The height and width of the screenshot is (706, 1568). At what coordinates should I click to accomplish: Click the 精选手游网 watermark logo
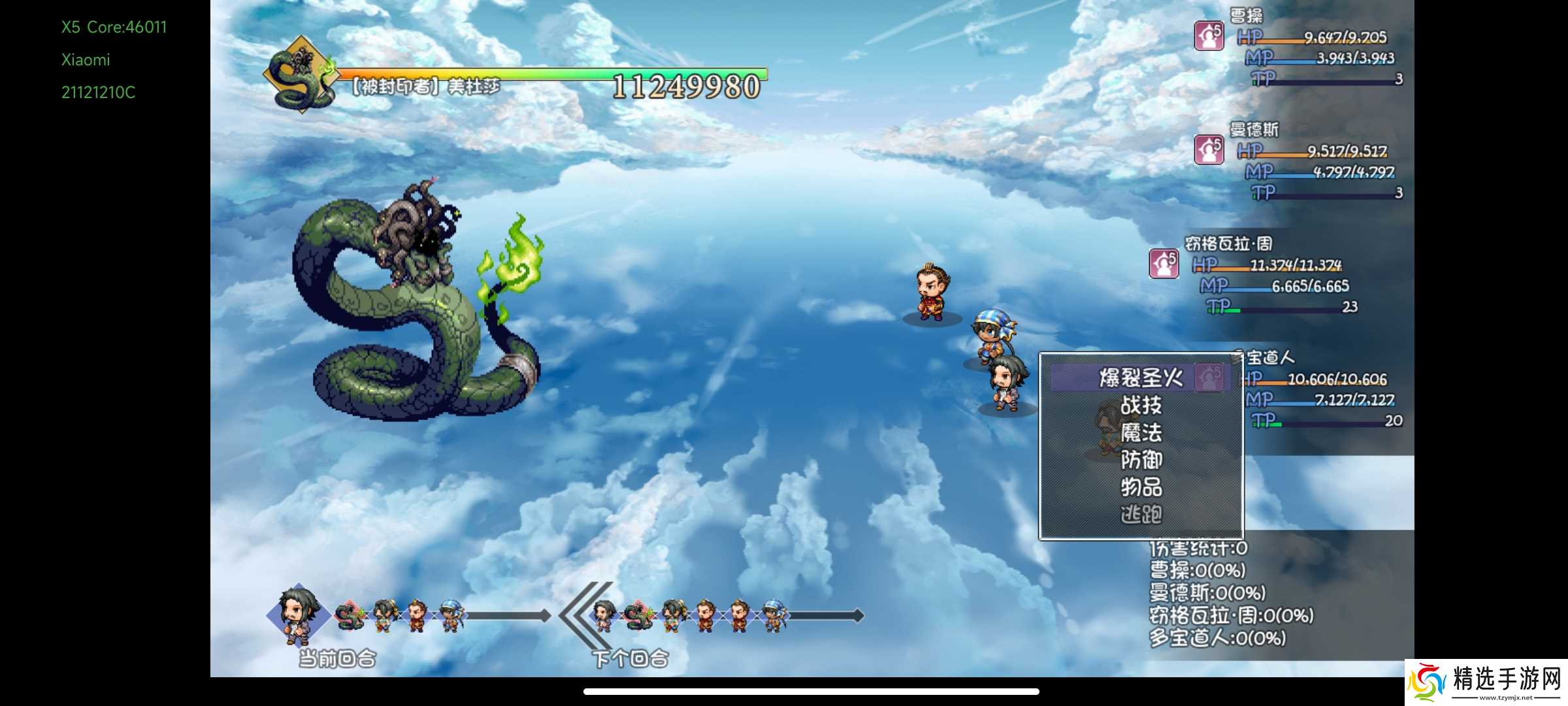tap(1486, 682)
